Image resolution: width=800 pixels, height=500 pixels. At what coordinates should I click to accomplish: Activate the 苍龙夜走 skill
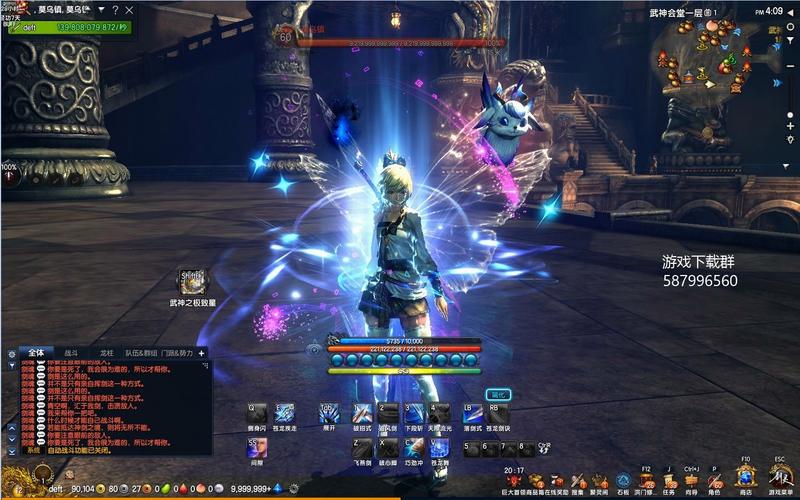[285, 413]
